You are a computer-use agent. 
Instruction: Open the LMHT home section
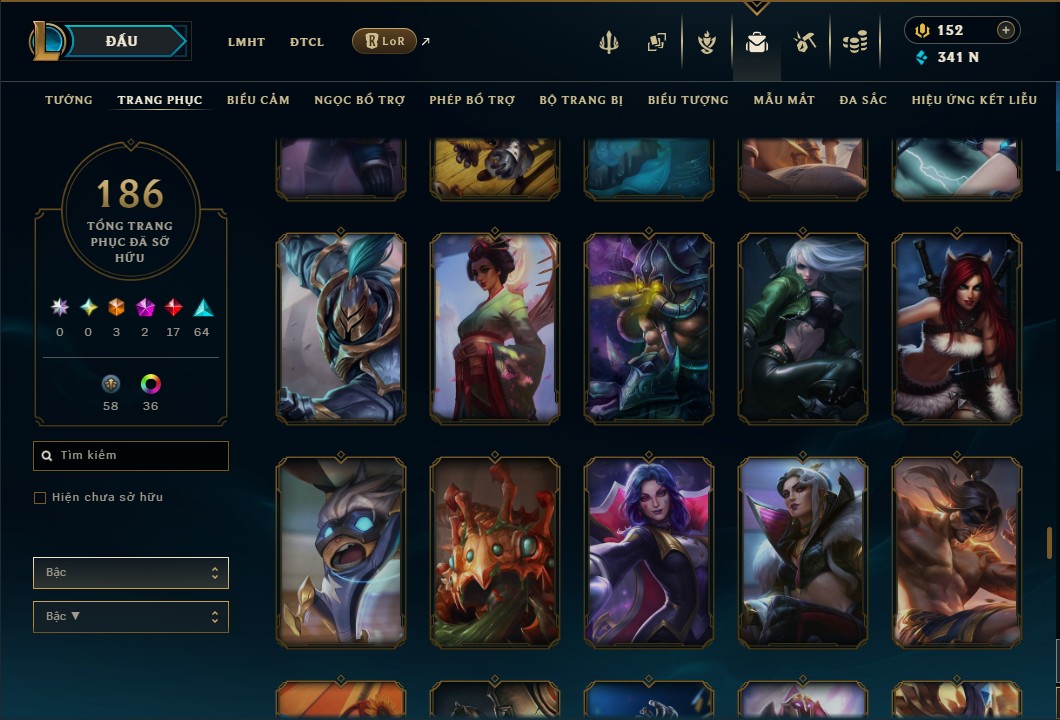pos(246,42)
